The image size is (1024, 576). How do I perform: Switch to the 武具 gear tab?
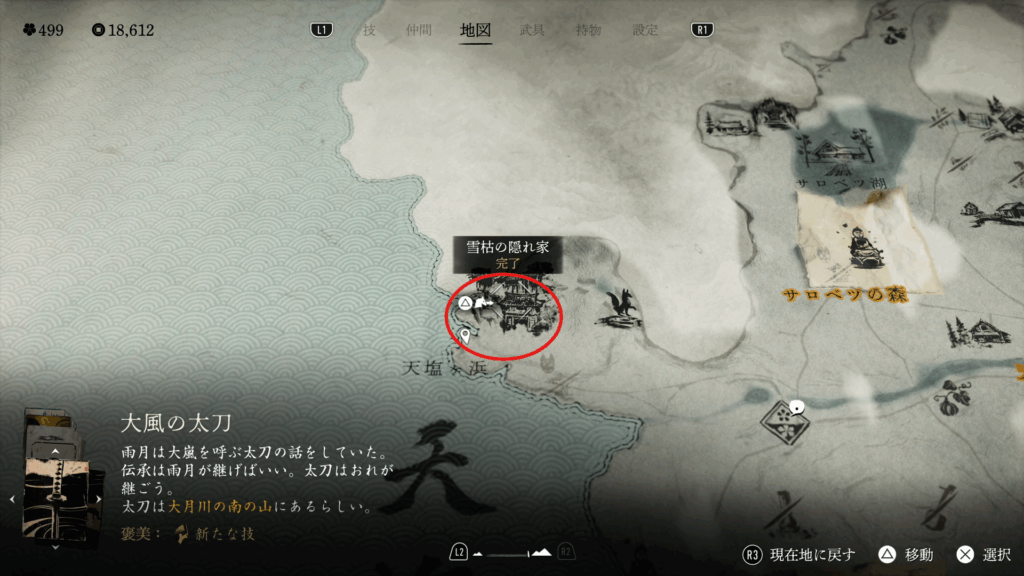(x=533, y=30)
